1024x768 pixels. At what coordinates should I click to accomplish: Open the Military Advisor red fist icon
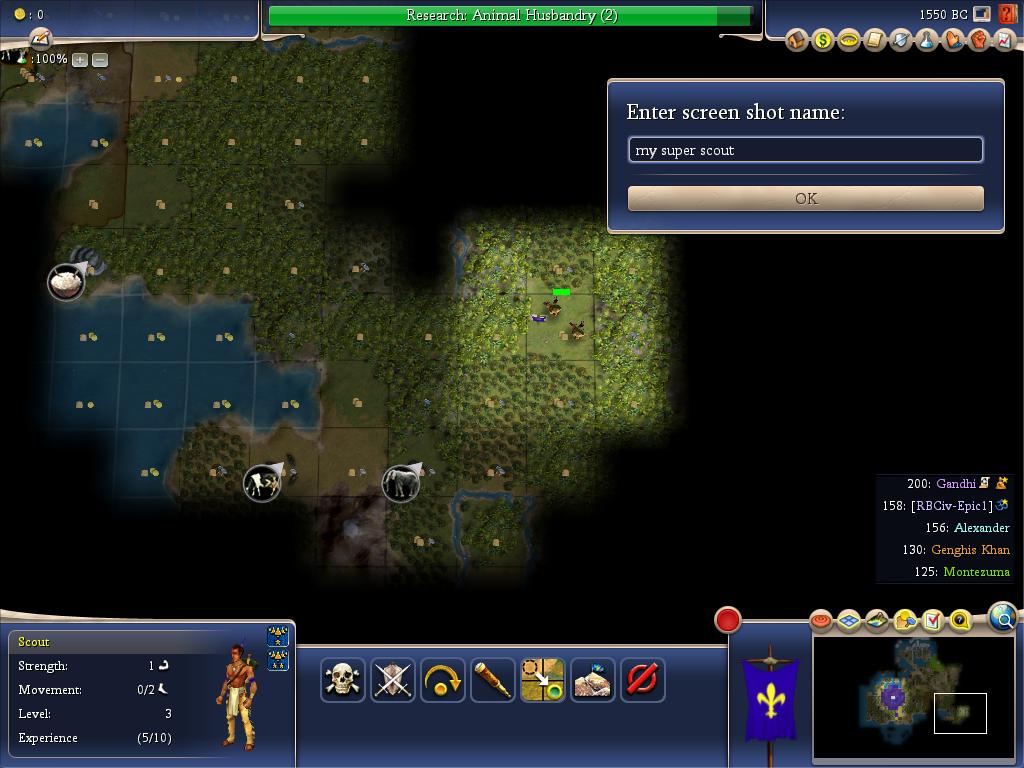pyautogui.click(x=979, y=40)
